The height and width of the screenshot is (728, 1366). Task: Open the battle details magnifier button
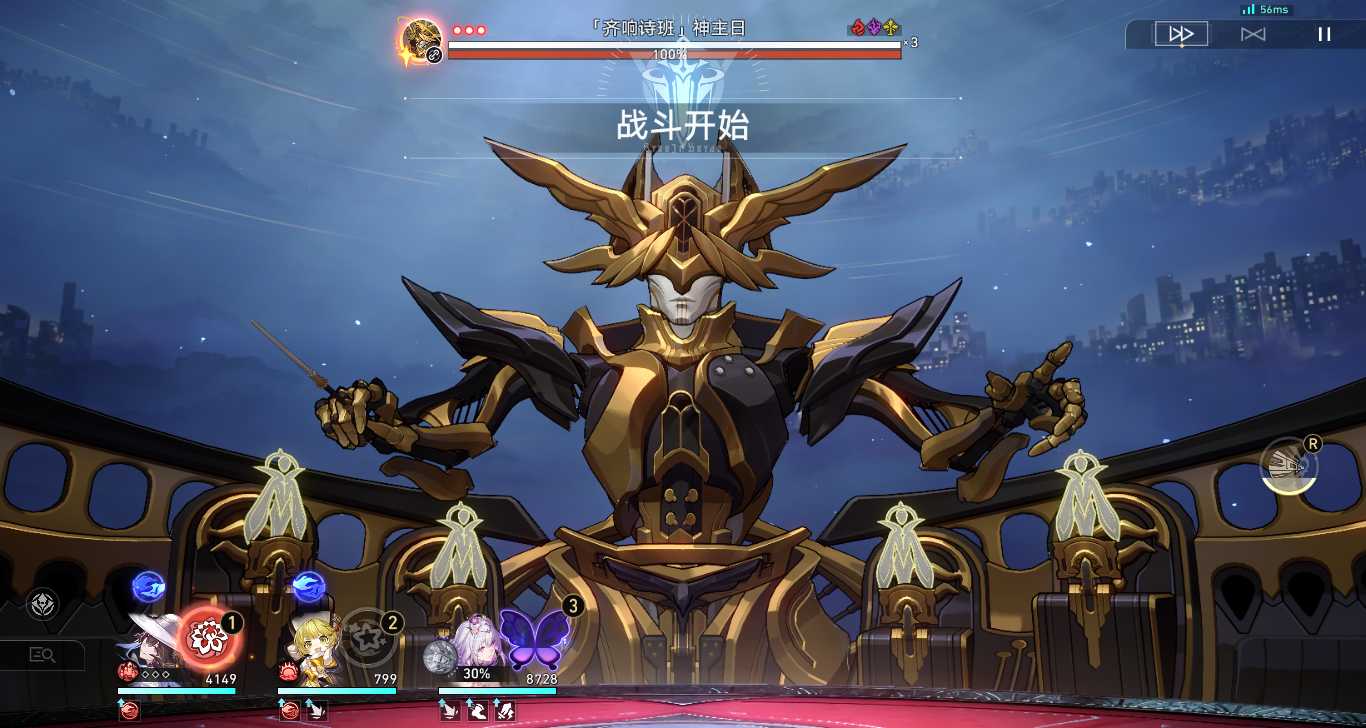coord(42,655)
